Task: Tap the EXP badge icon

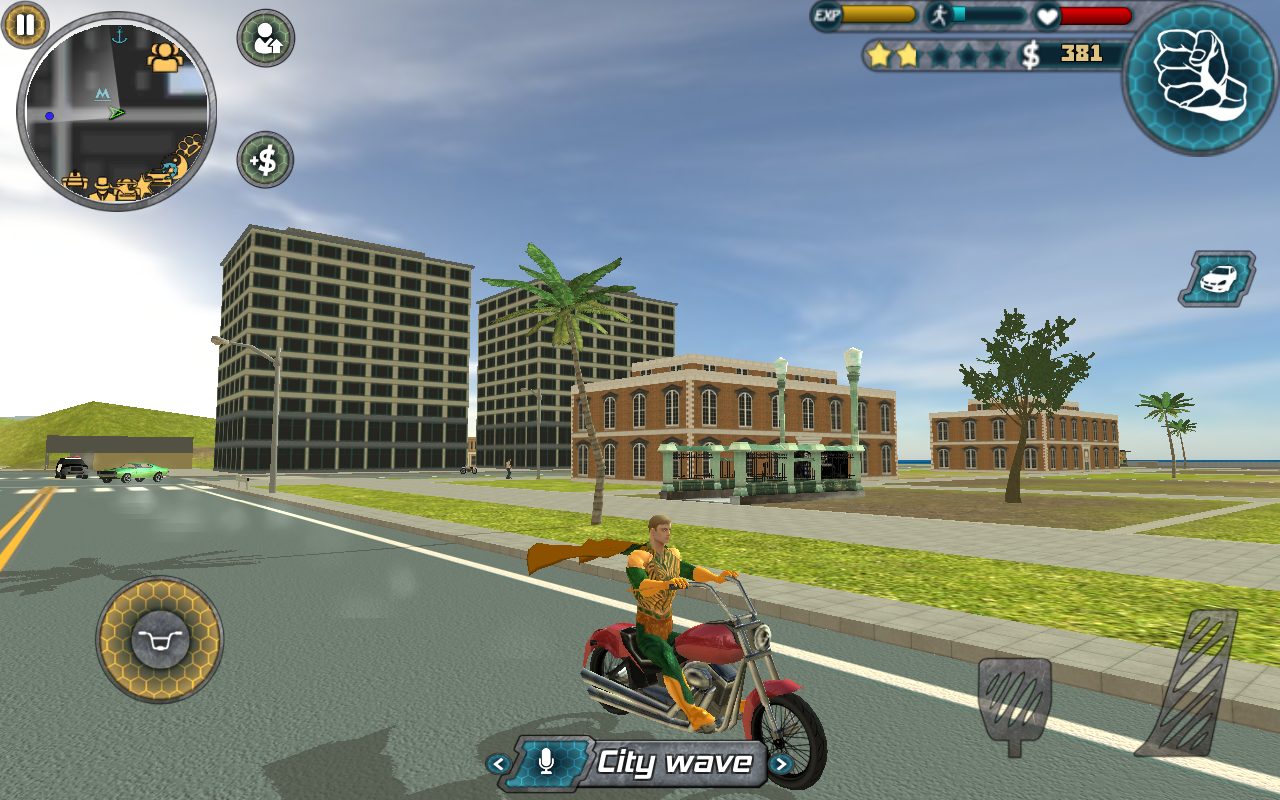Action: tap(828, 15)
